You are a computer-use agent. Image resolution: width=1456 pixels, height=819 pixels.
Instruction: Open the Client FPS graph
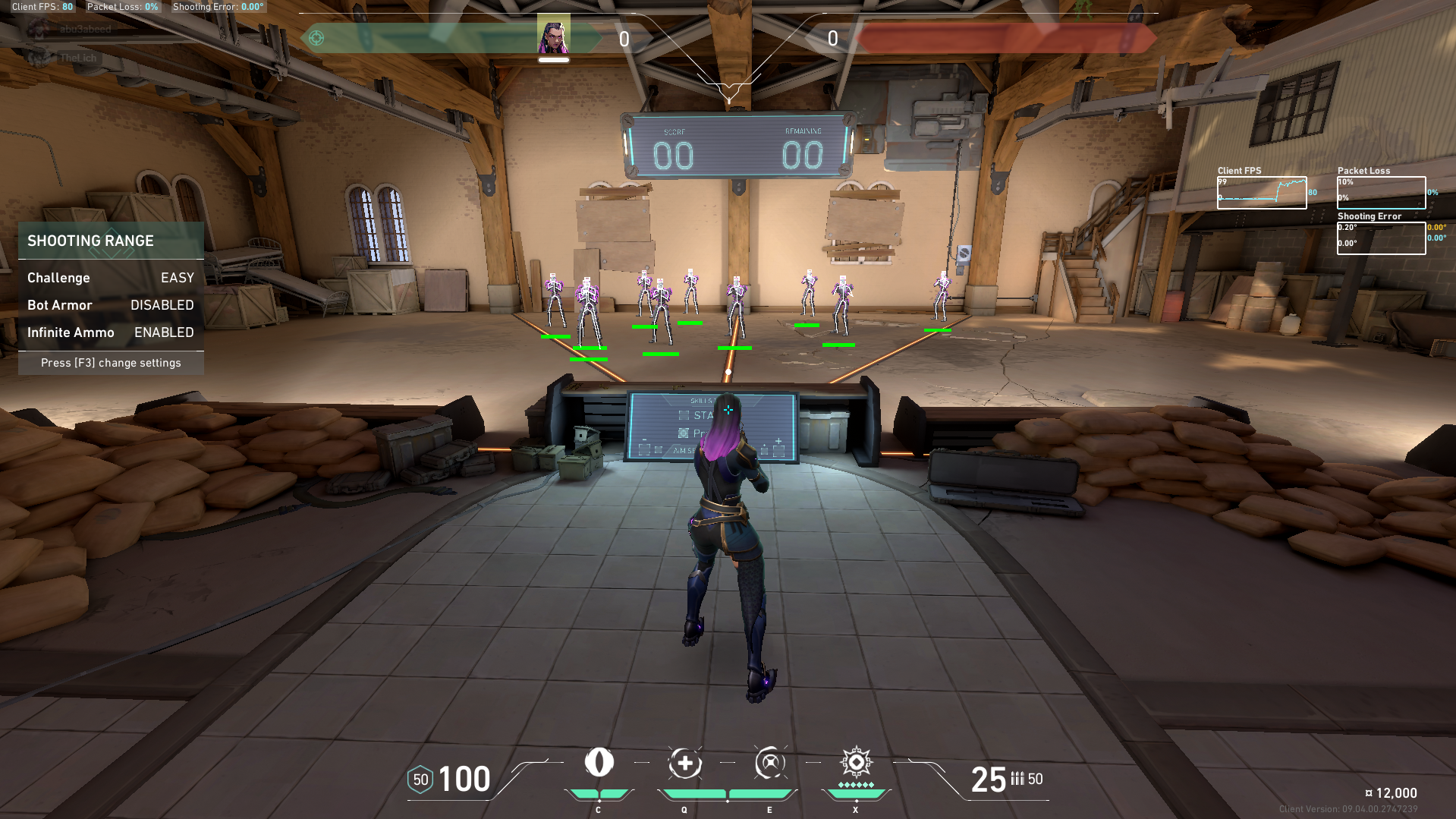click(1262, 193)
